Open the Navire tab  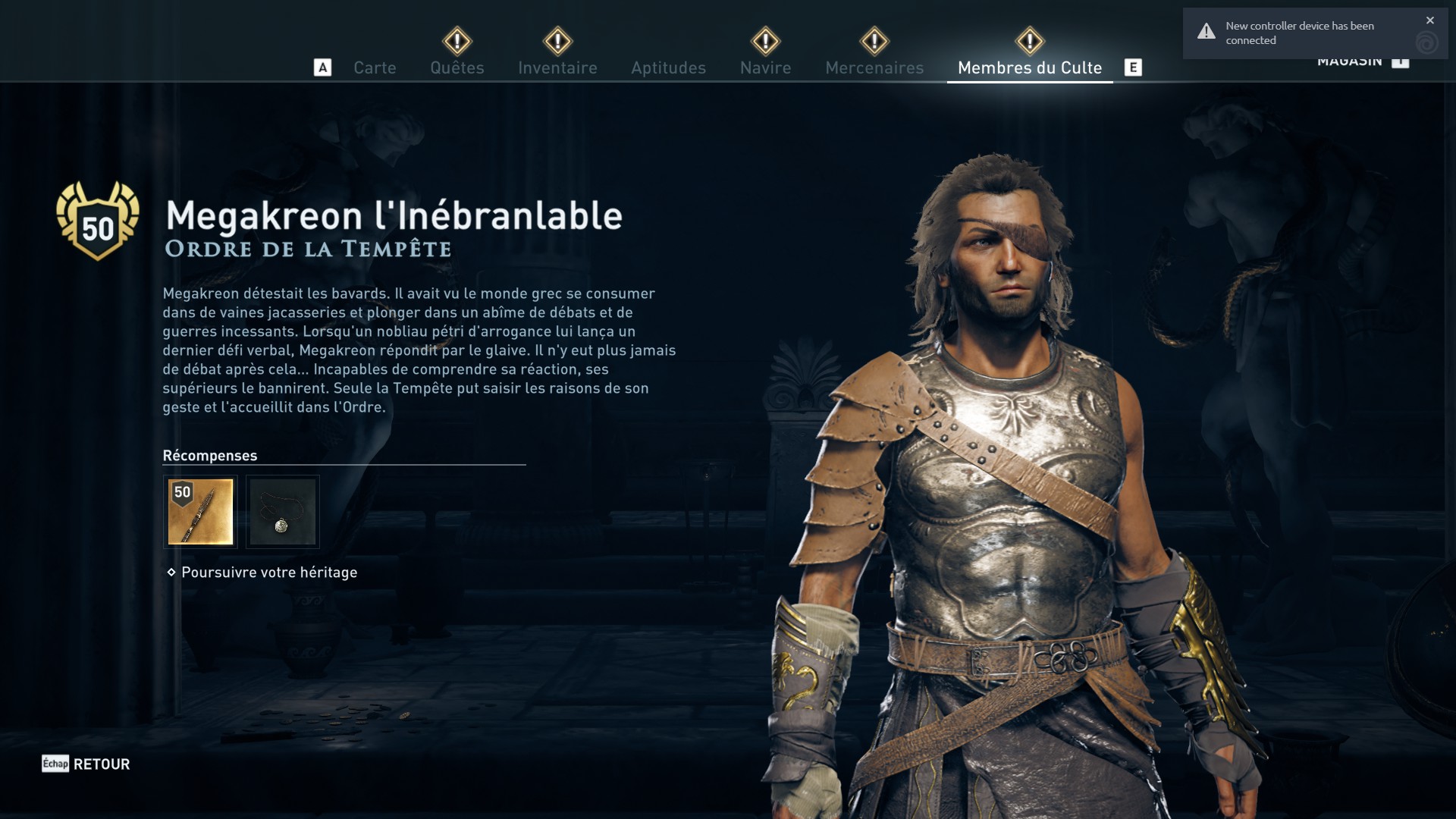pos(765,67)
